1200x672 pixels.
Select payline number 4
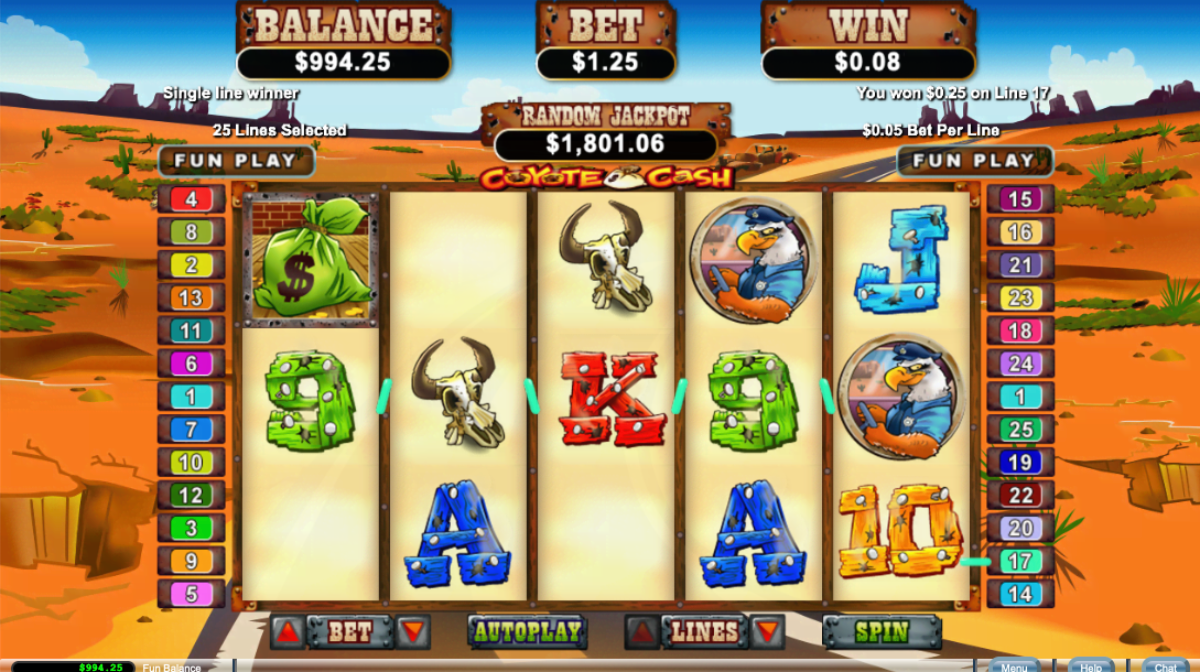pos(191,199)
